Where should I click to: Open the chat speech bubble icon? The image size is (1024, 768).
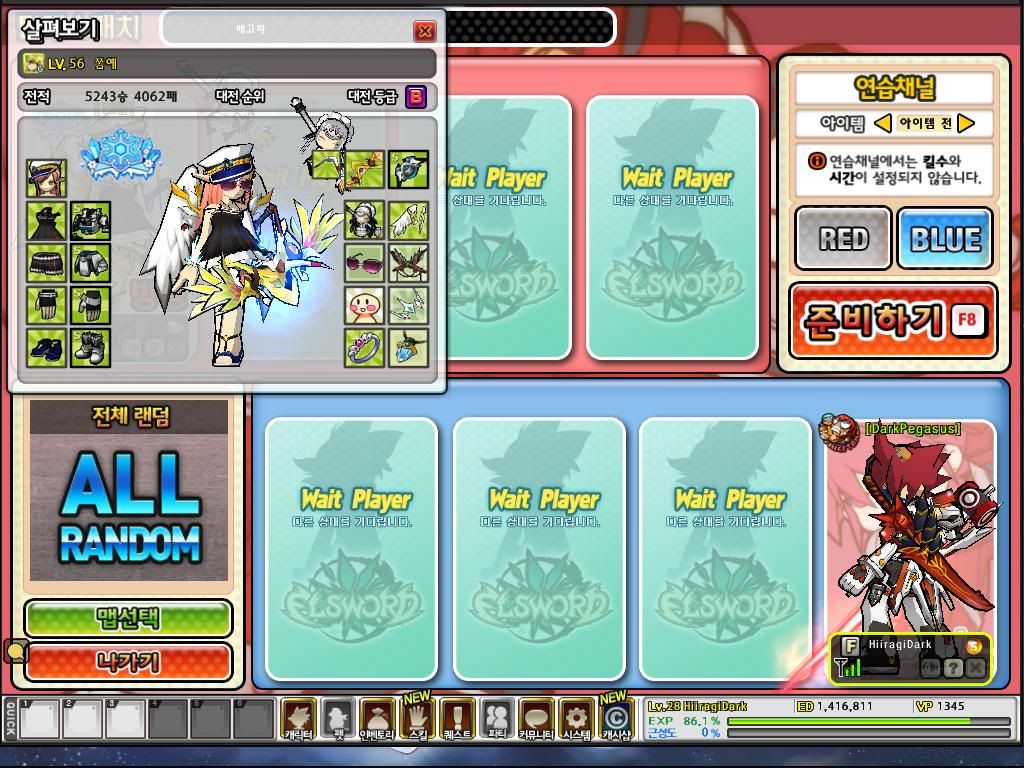16,653
